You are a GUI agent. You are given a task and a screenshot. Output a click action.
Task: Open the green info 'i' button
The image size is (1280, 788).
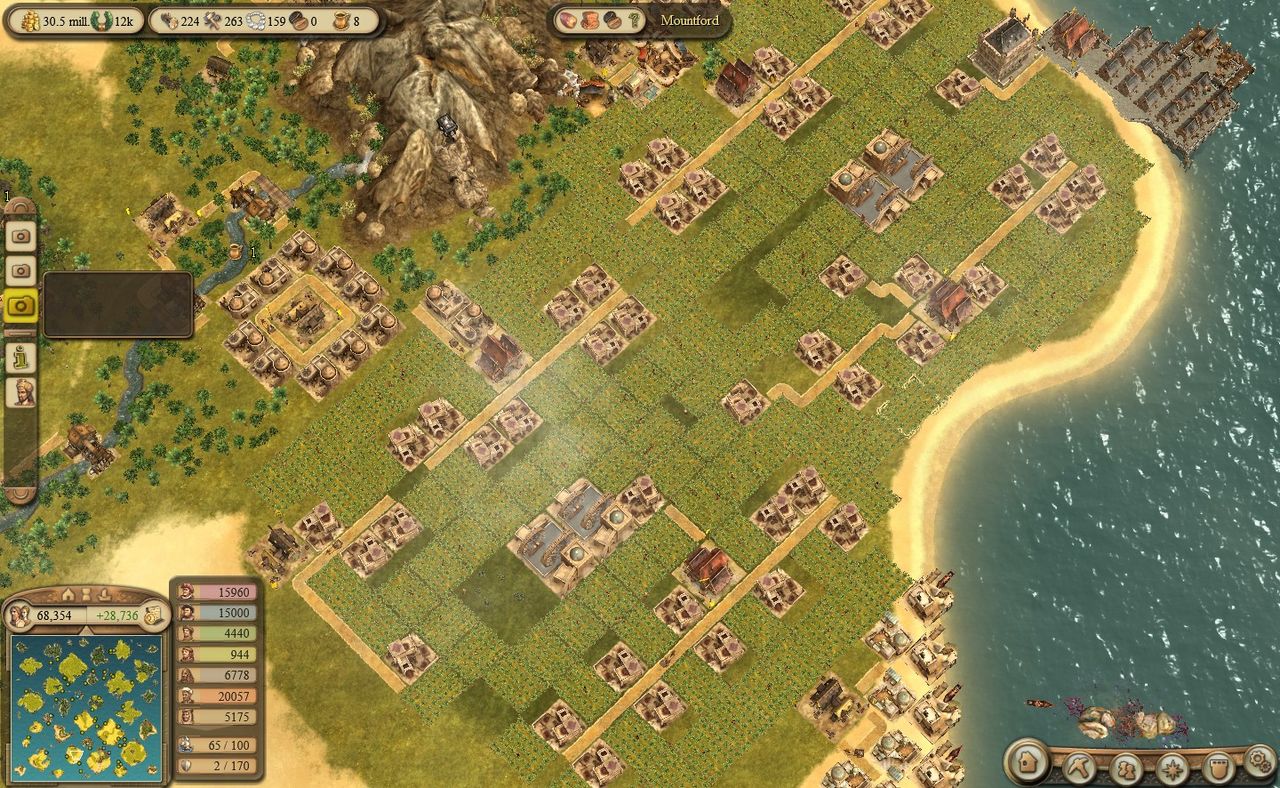point(21,356)
